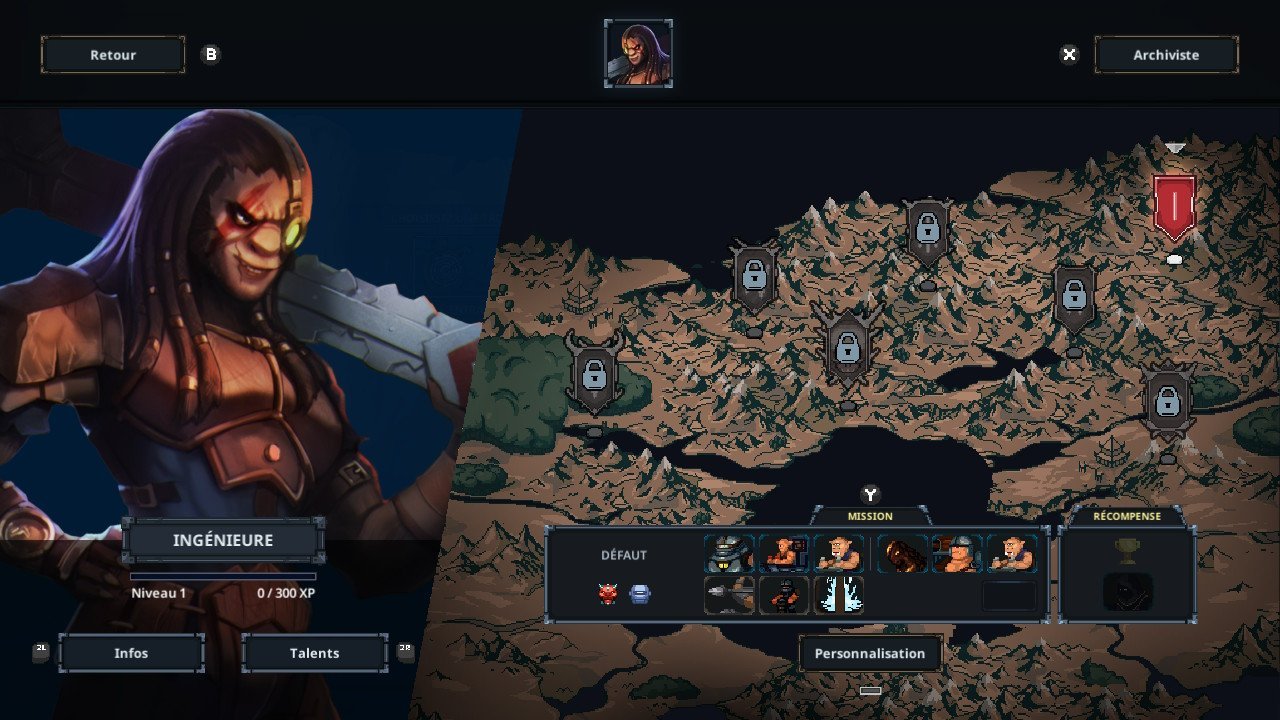Select the black ninja unit icon
The height and width of the screenshot is (720, 1280).
[783, 595]
